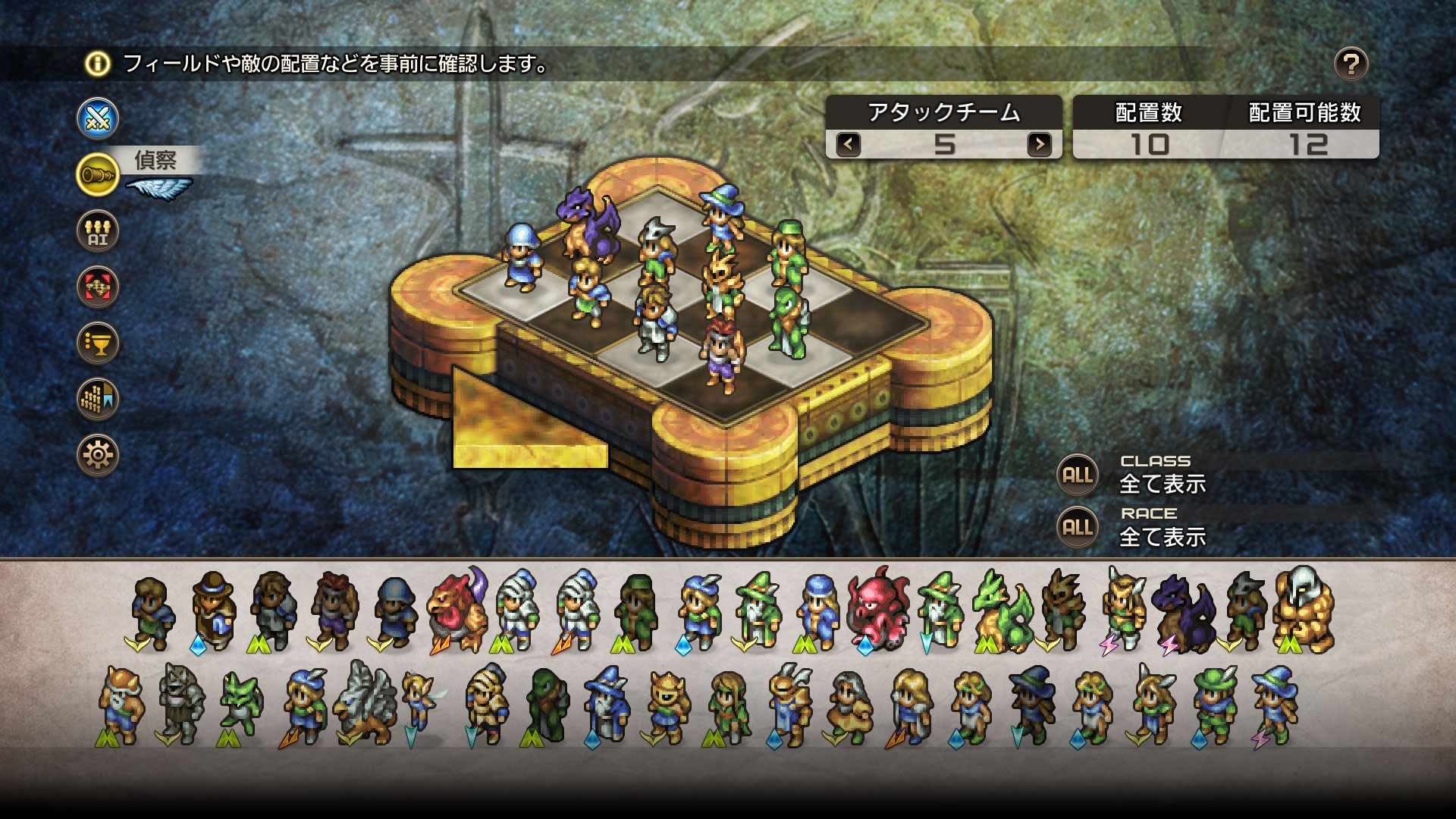Toggle the RACE filter ALL button

(x=1078, y=527)
